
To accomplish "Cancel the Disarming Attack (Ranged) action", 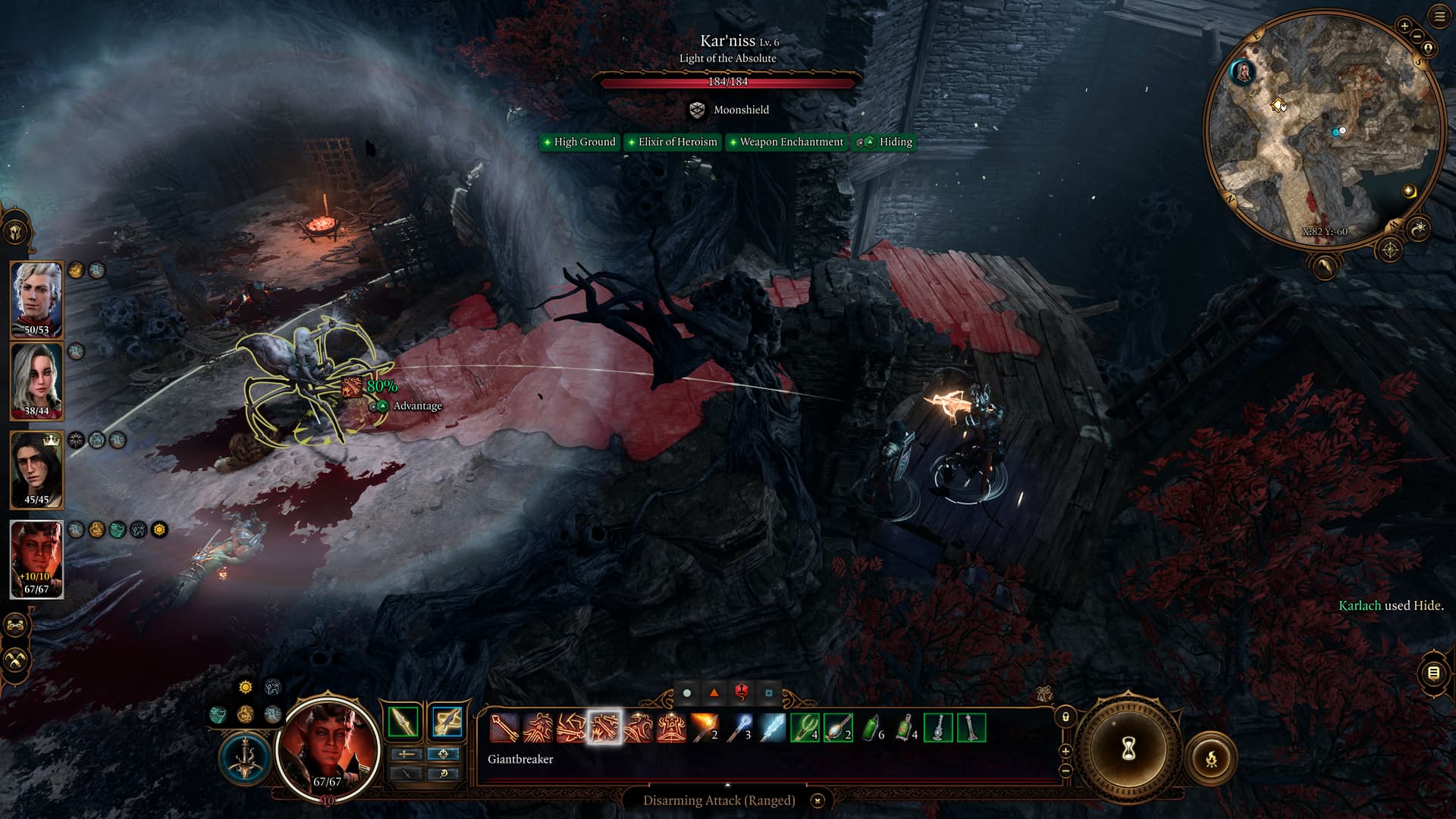I will tap(817, 801).
